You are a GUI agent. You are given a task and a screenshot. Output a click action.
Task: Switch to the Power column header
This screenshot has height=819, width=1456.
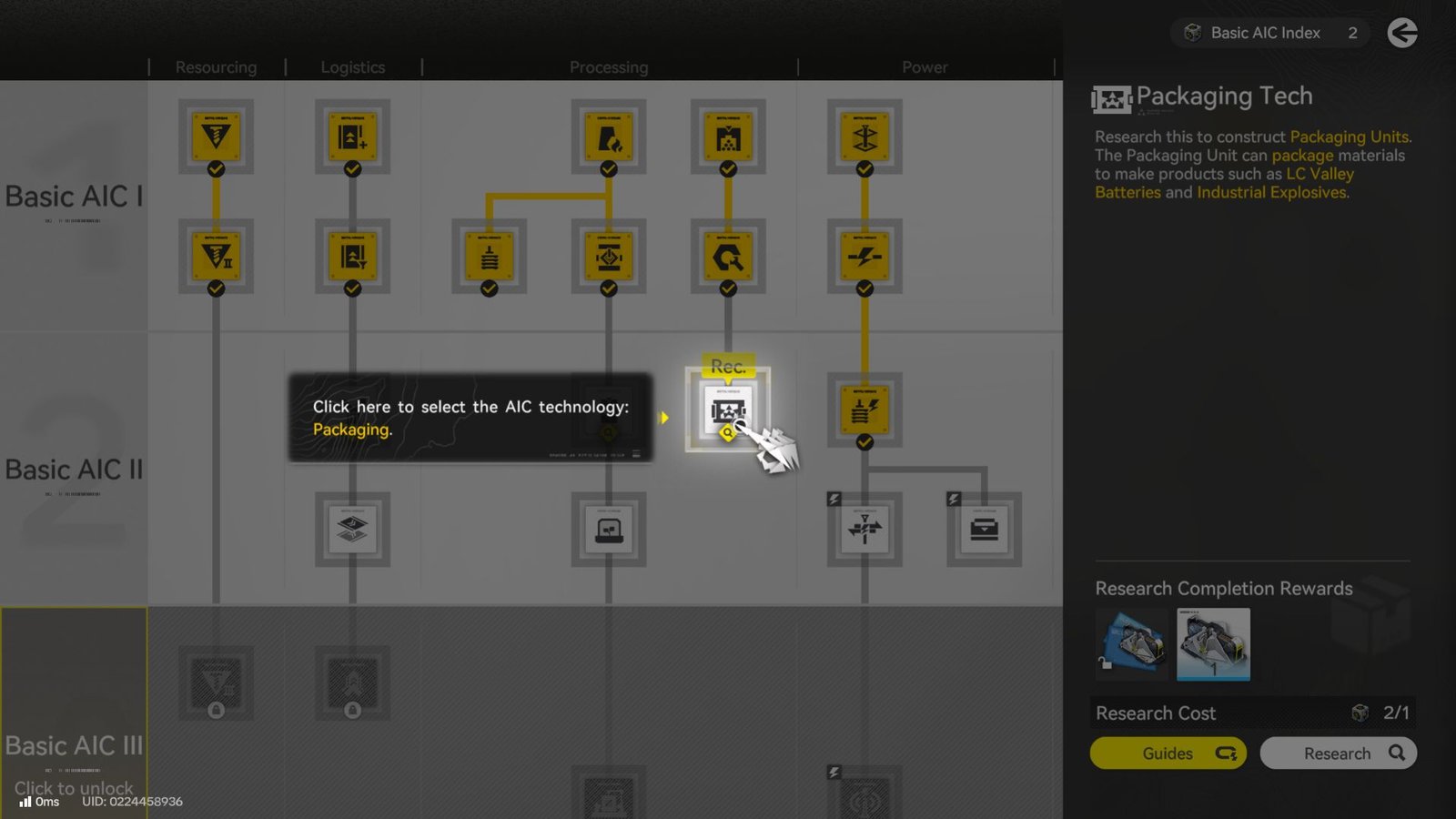point(925,66)
